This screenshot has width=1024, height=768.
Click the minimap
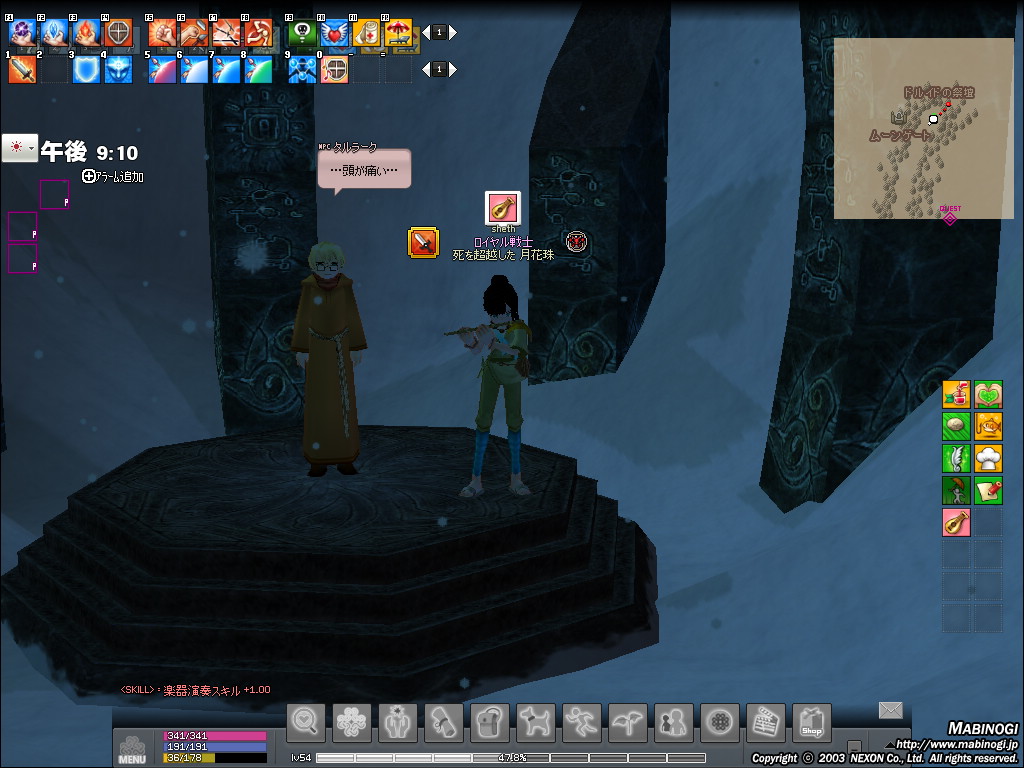922,128
